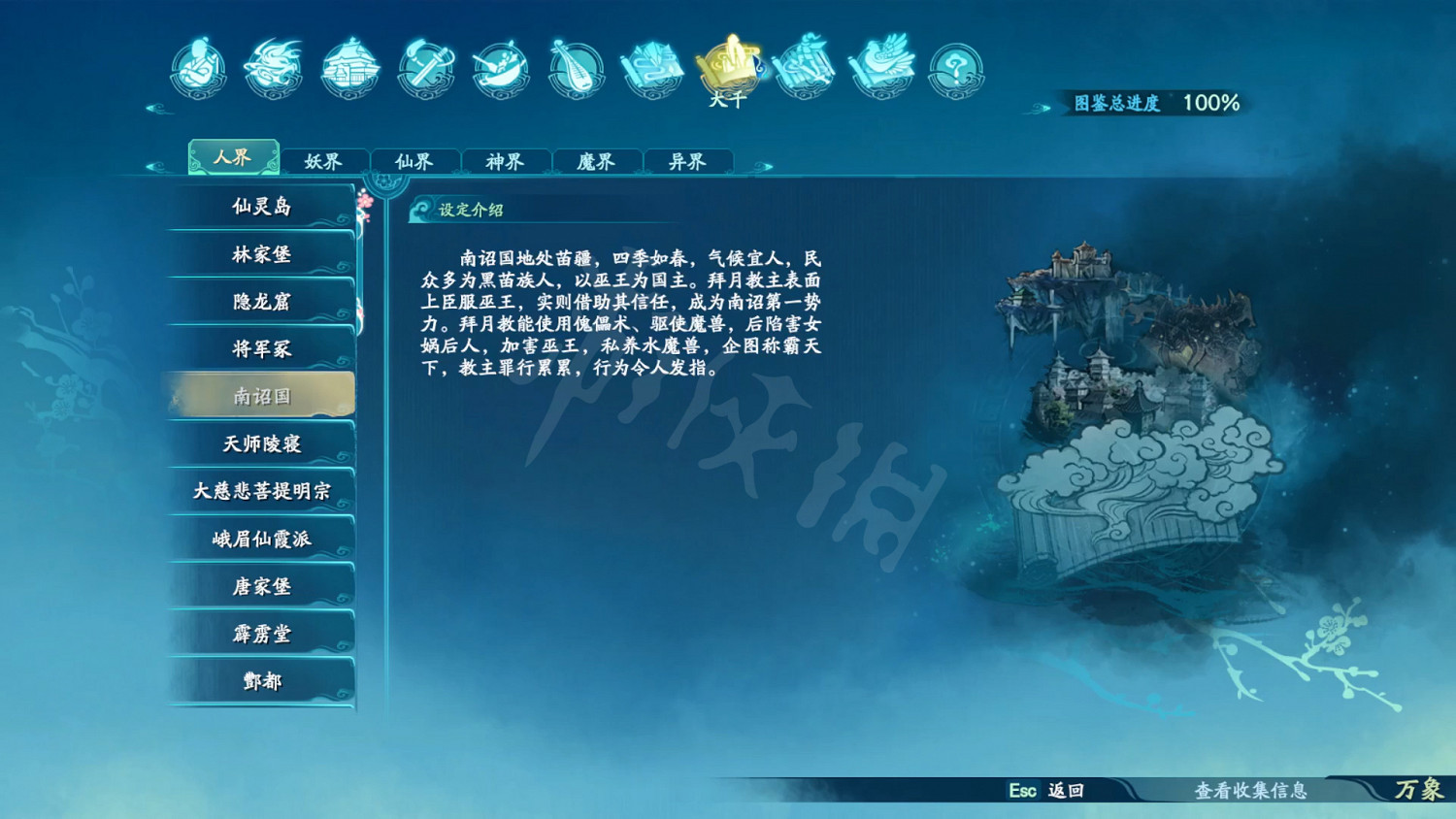
Task: View the 酆都 location entry
Action: pyautogui.click(x=260, y=680)
